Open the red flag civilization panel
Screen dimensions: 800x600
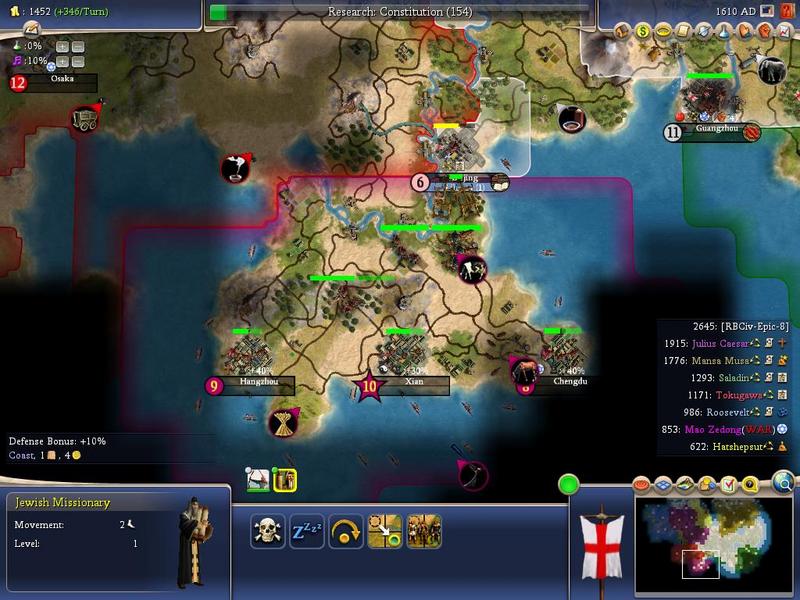click(602, 540)
